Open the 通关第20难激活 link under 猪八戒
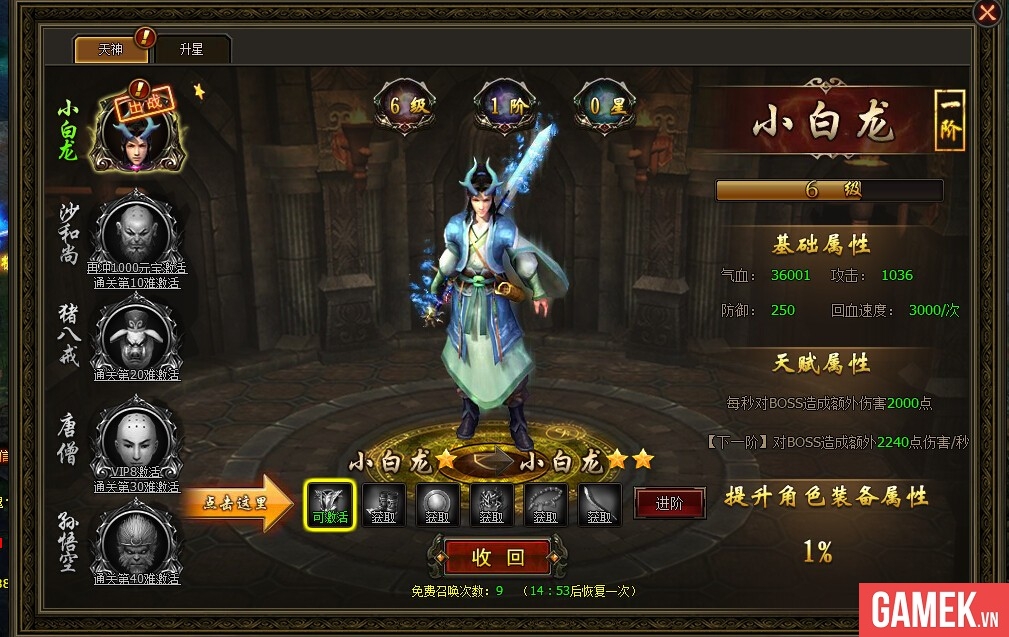 [136, 375]
